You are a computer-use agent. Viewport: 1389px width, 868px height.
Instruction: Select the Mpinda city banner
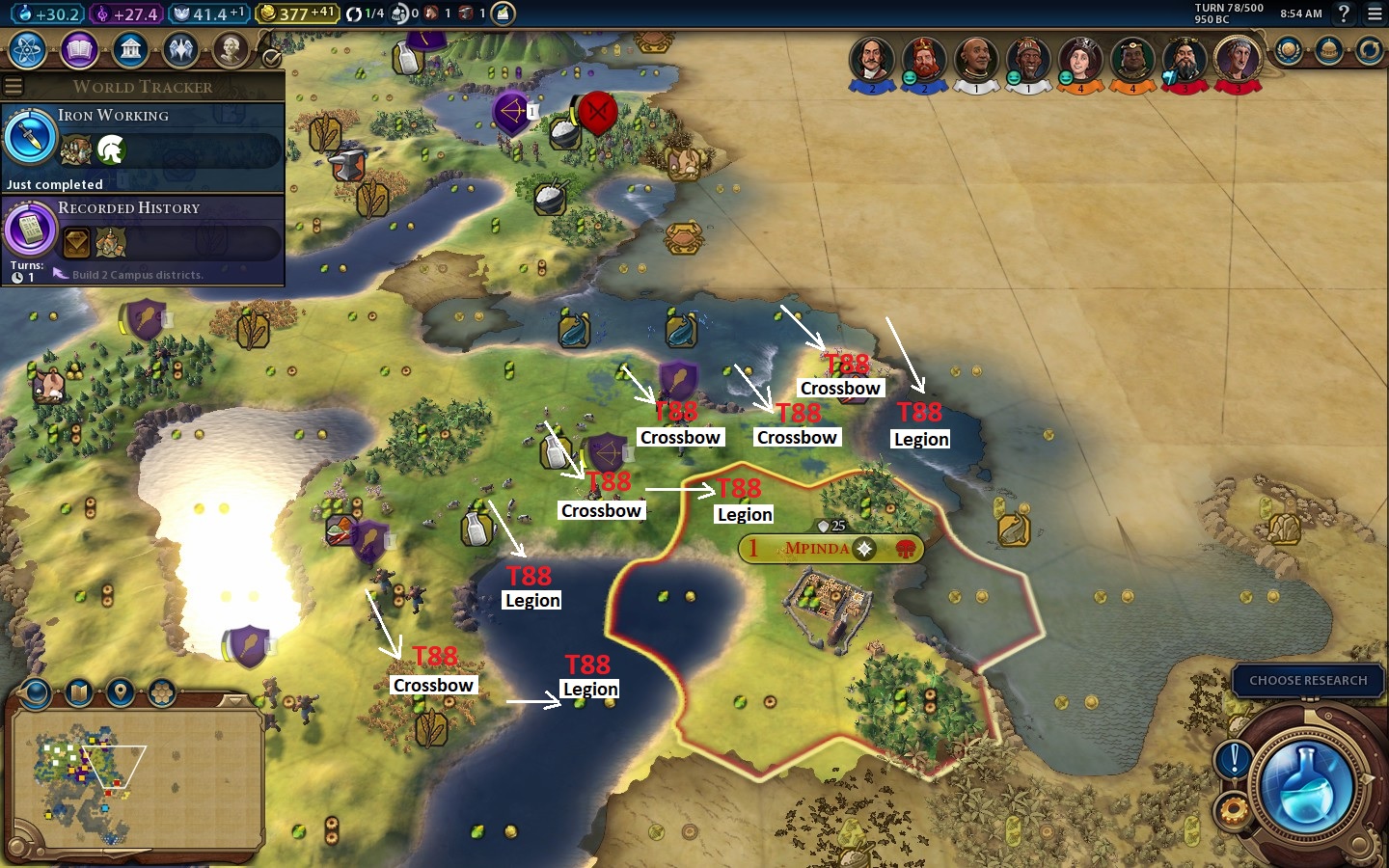818,549
